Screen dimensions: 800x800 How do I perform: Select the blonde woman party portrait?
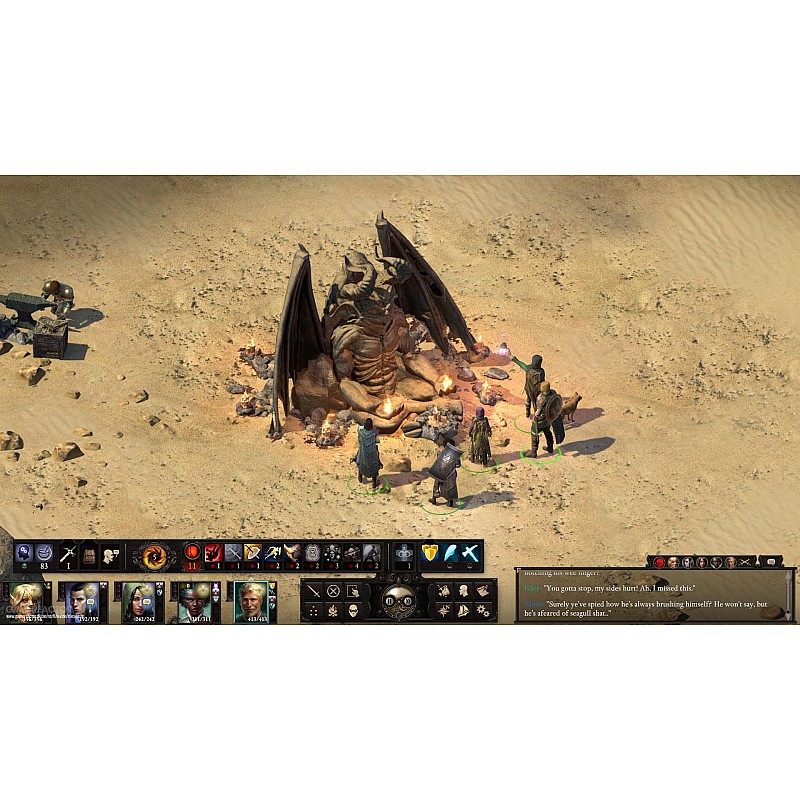tap(26, 601)
